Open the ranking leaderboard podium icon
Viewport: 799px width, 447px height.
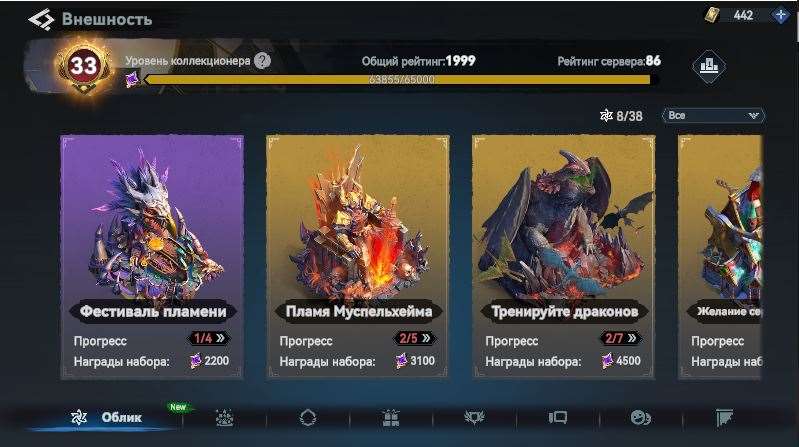(708, 67)
